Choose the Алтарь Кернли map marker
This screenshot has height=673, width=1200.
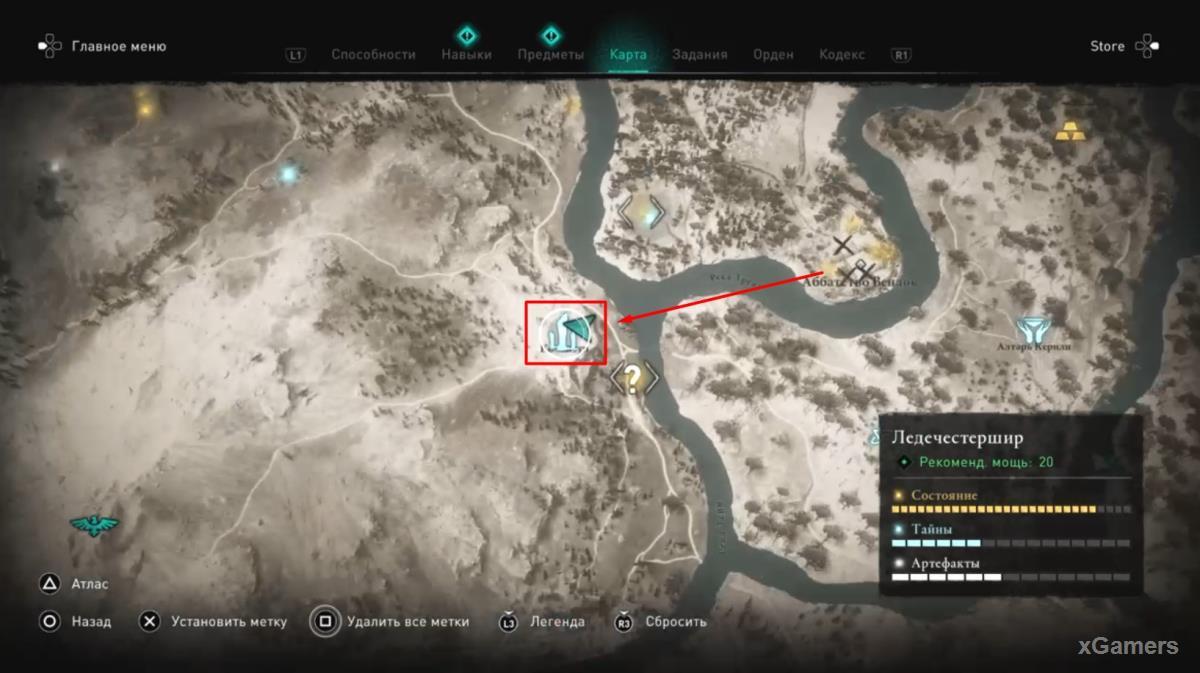click(x=1031, y=329)
